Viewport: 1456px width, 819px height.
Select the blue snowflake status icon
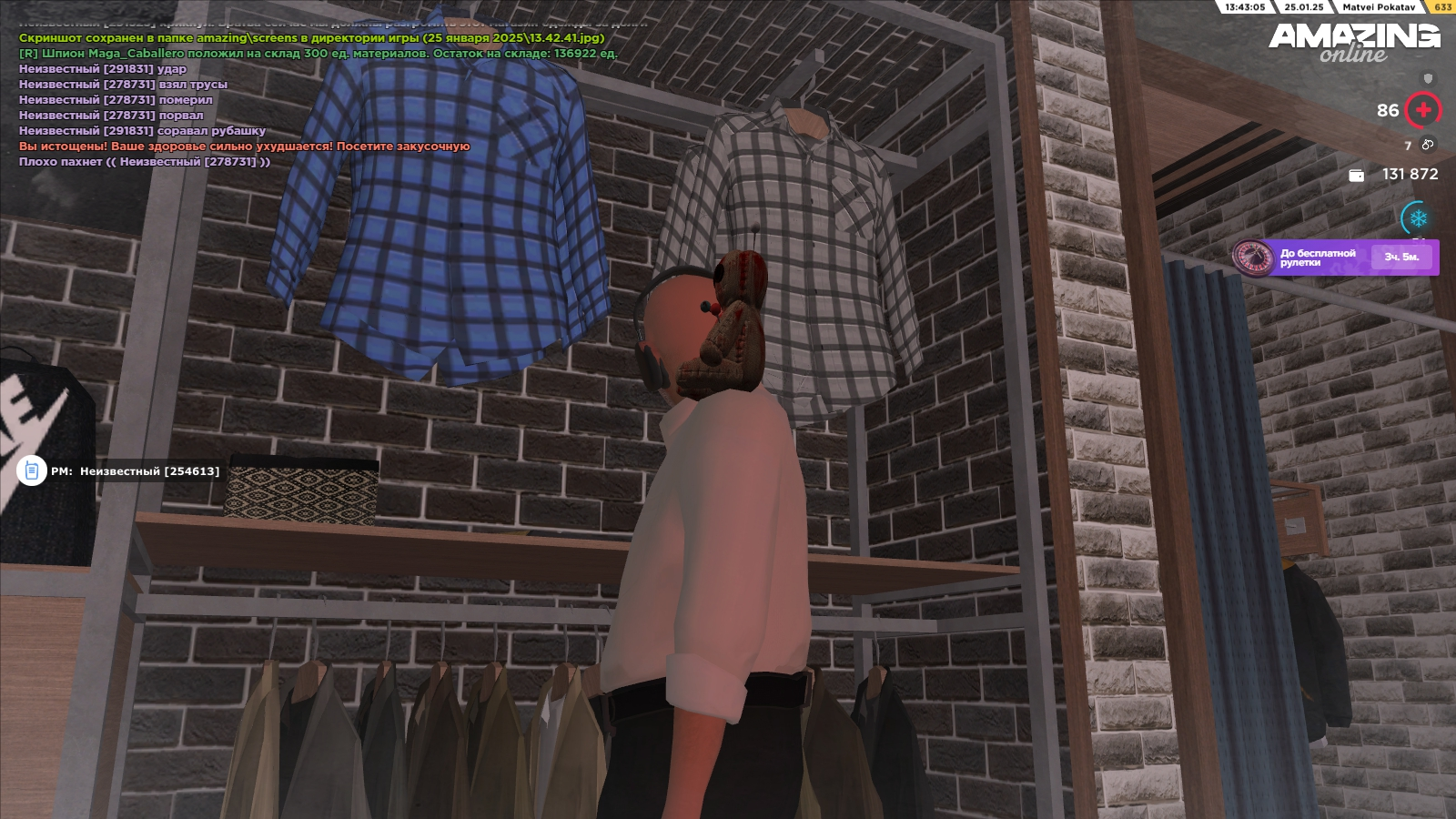[1418, 218]
